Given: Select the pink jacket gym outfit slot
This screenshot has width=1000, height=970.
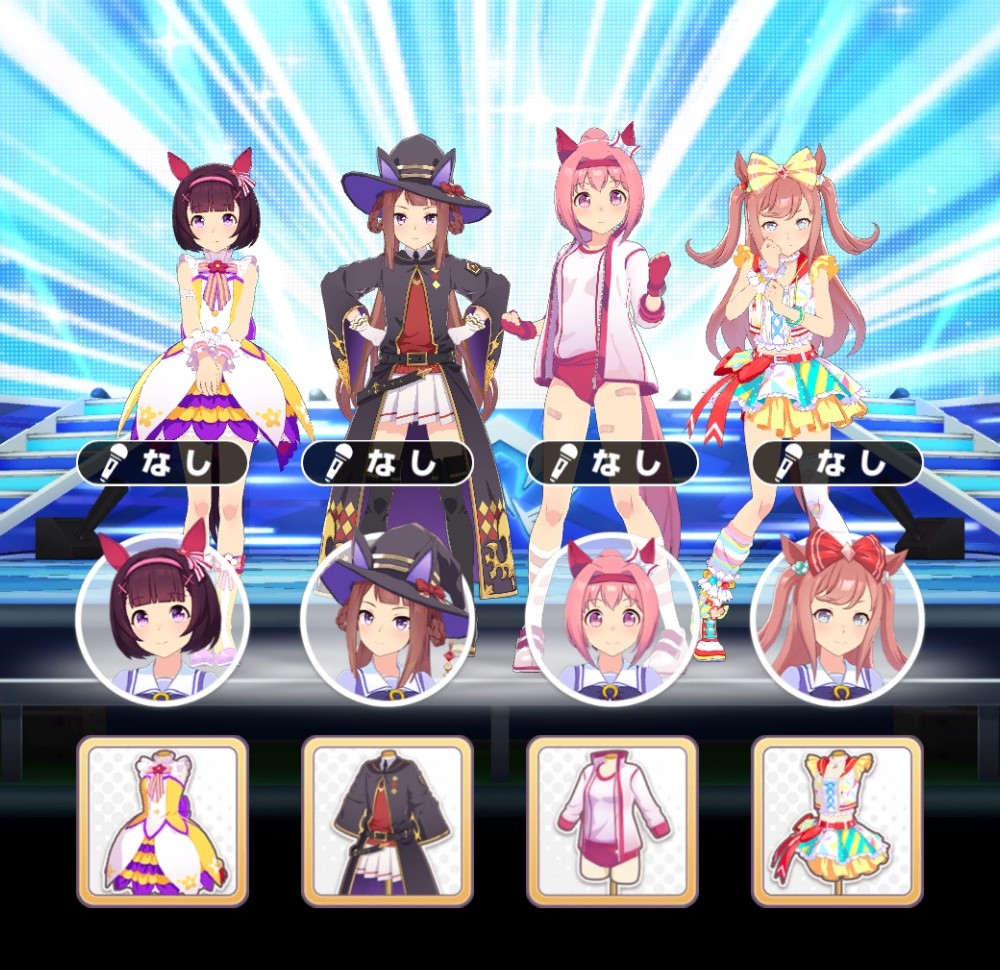Looking at the screenshot, I should pyautogui.click(x=612, y=821).
